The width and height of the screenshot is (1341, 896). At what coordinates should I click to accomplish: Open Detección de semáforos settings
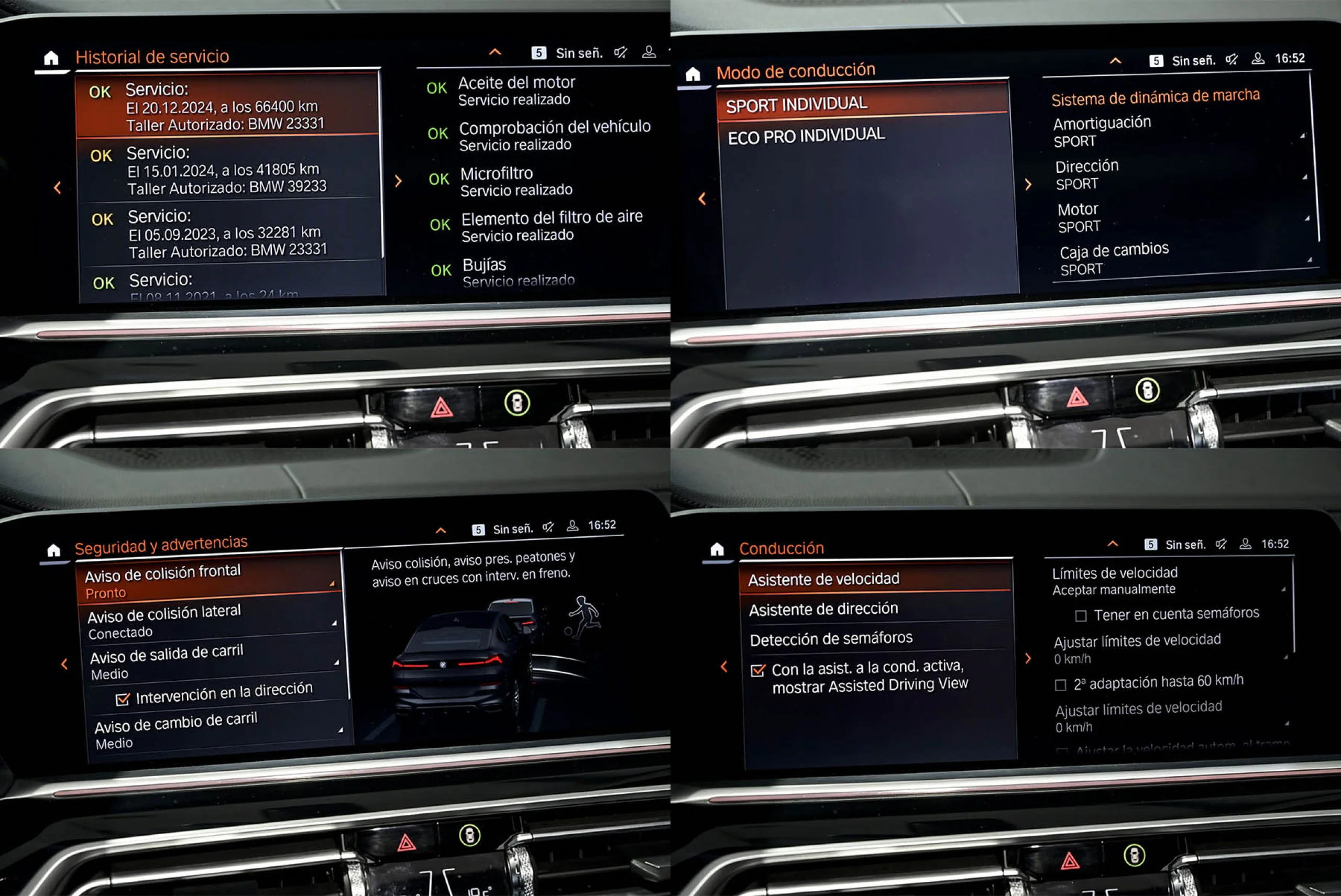831,638
